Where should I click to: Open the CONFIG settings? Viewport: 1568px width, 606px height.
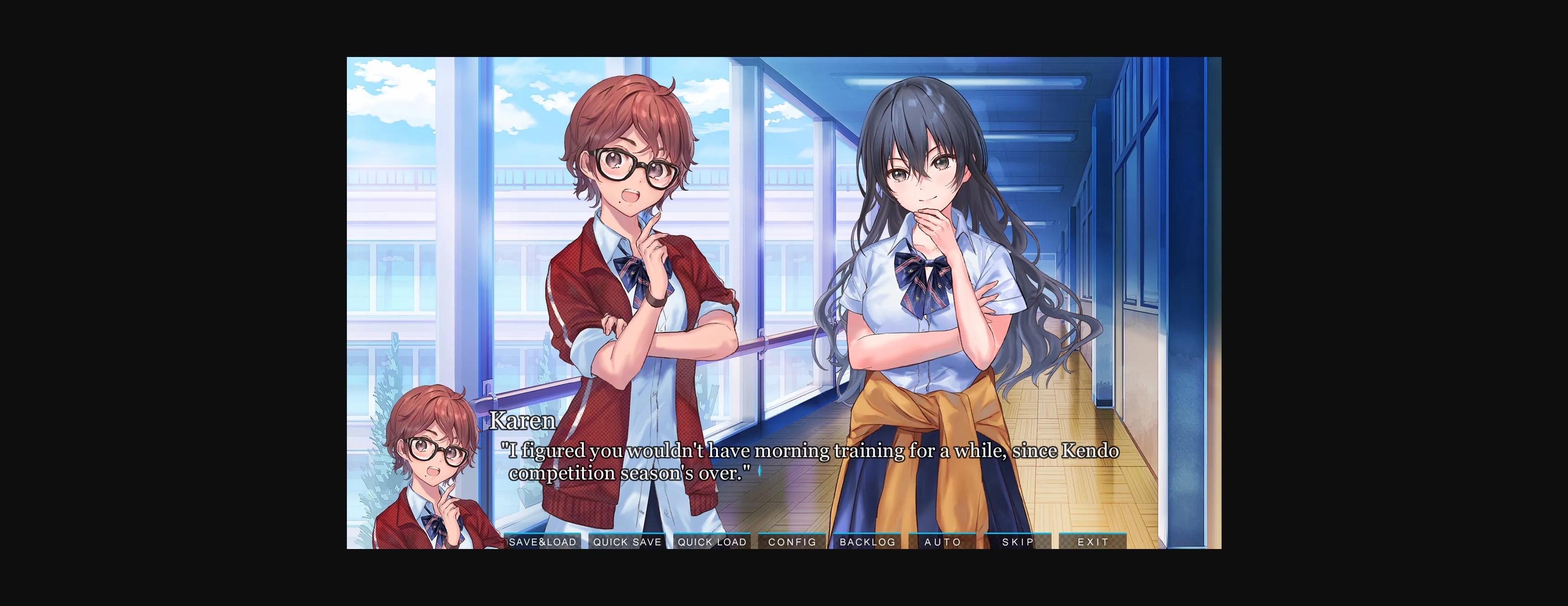tap(792, 541)
